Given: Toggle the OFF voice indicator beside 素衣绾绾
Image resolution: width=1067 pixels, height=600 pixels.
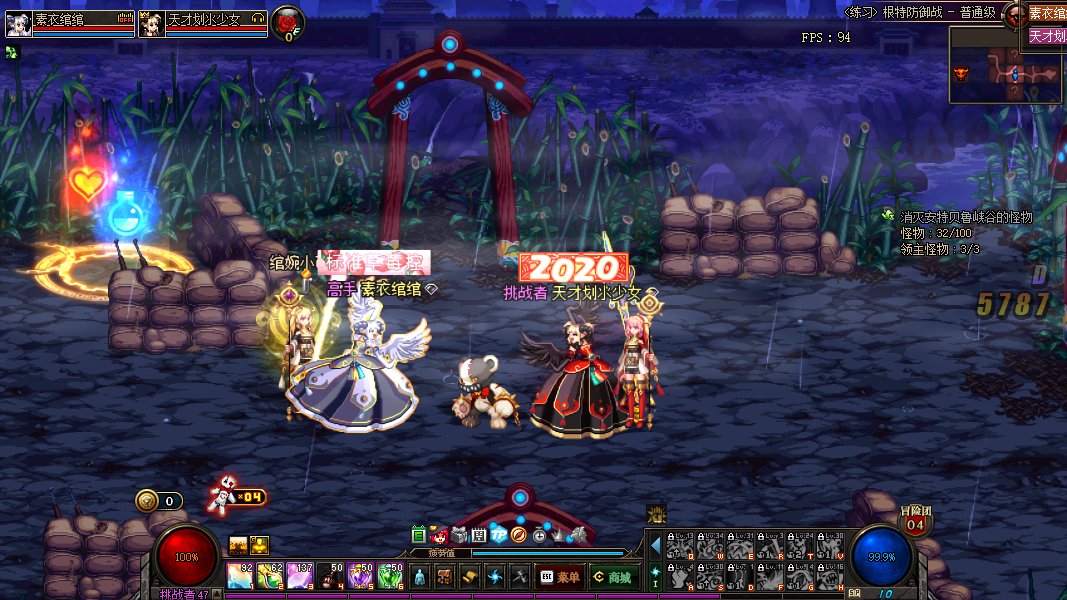Looking at the screenshot, I should pos(125,18).
